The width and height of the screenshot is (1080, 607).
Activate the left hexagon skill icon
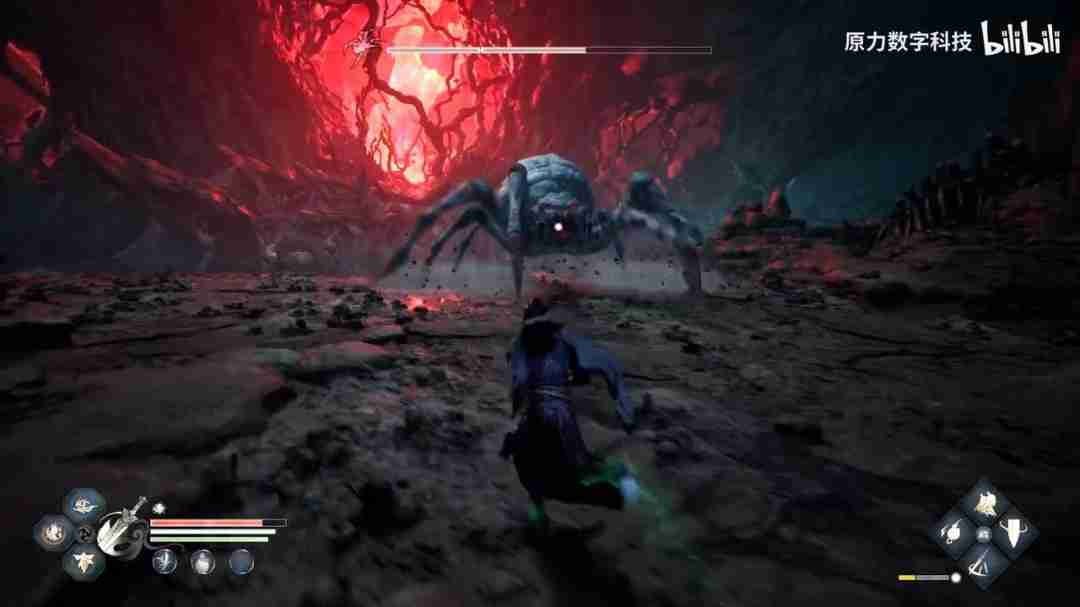50,531
